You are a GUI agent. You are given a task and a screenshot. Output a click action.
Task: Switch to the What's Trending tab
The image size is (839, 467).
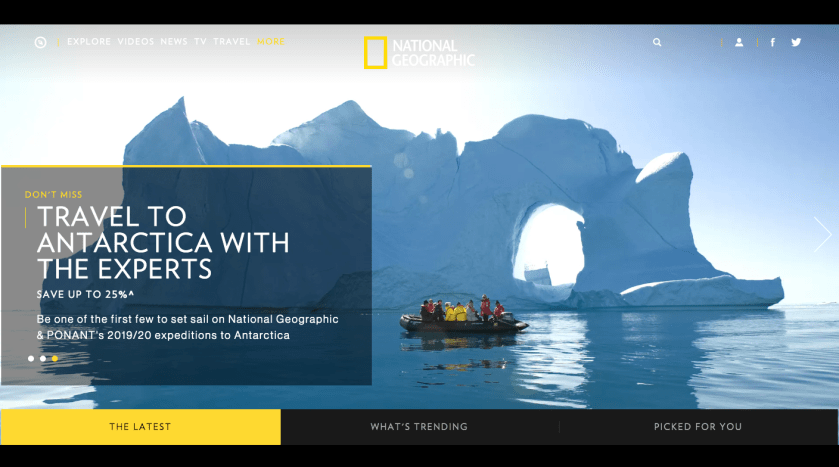click(419, 427)
